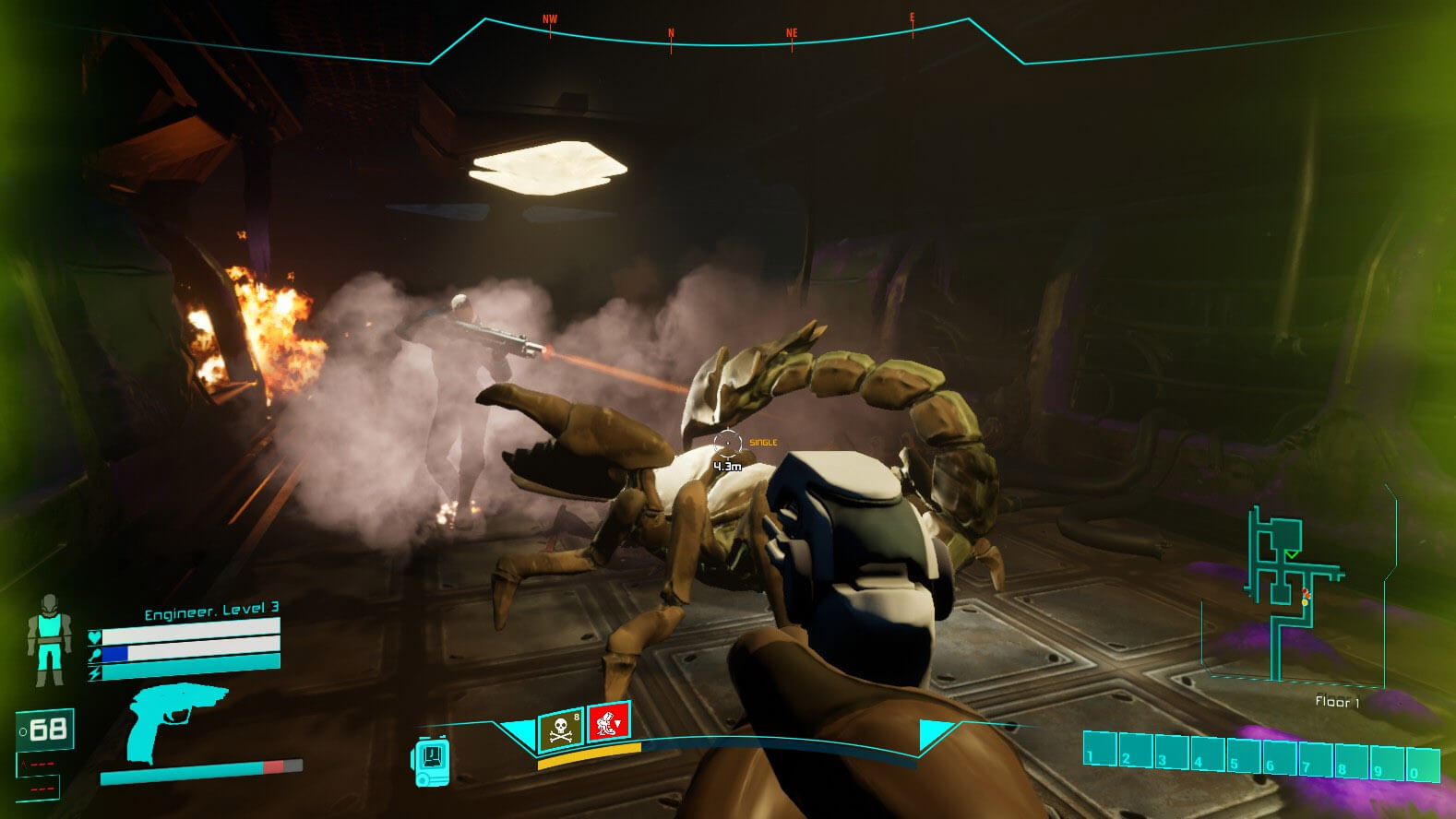Click the engineer body status silhouette
The image size is (1456, 819).
coord(47,639)
